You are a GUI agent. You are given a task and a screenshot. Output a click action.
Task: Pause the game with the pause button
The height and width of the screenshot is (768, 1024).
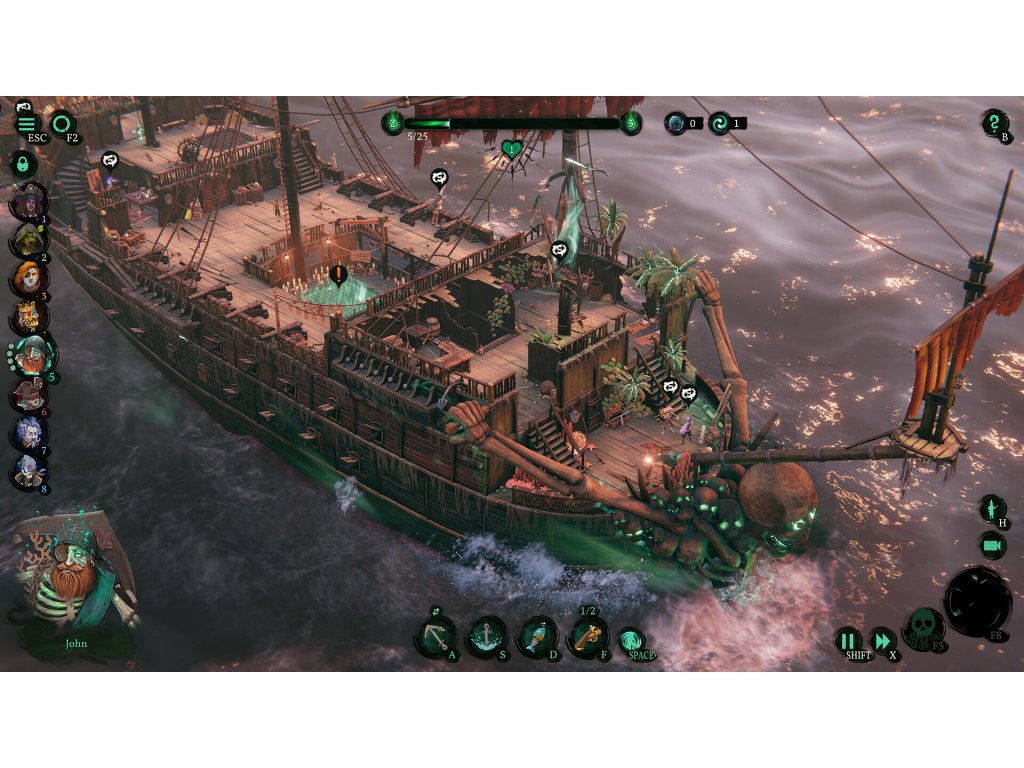(x=848, y=641)
